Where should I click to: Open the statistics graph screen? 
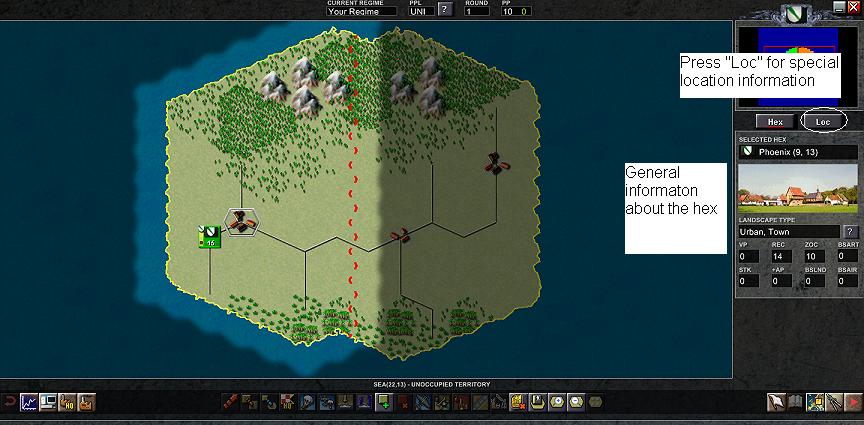[29, 403]
